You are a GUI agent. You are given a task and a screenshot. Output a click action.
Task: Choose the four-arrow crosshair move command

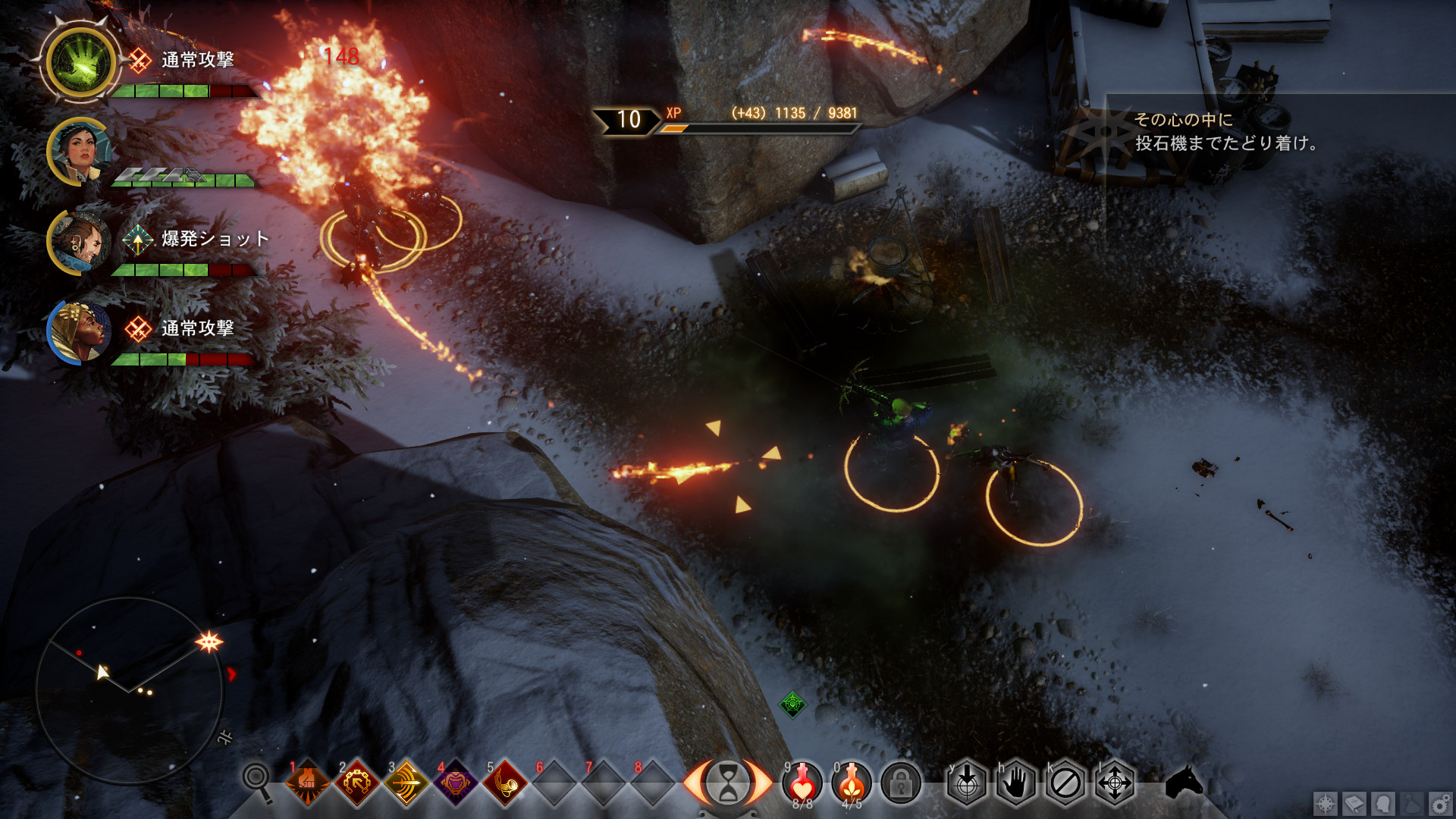1115,783
